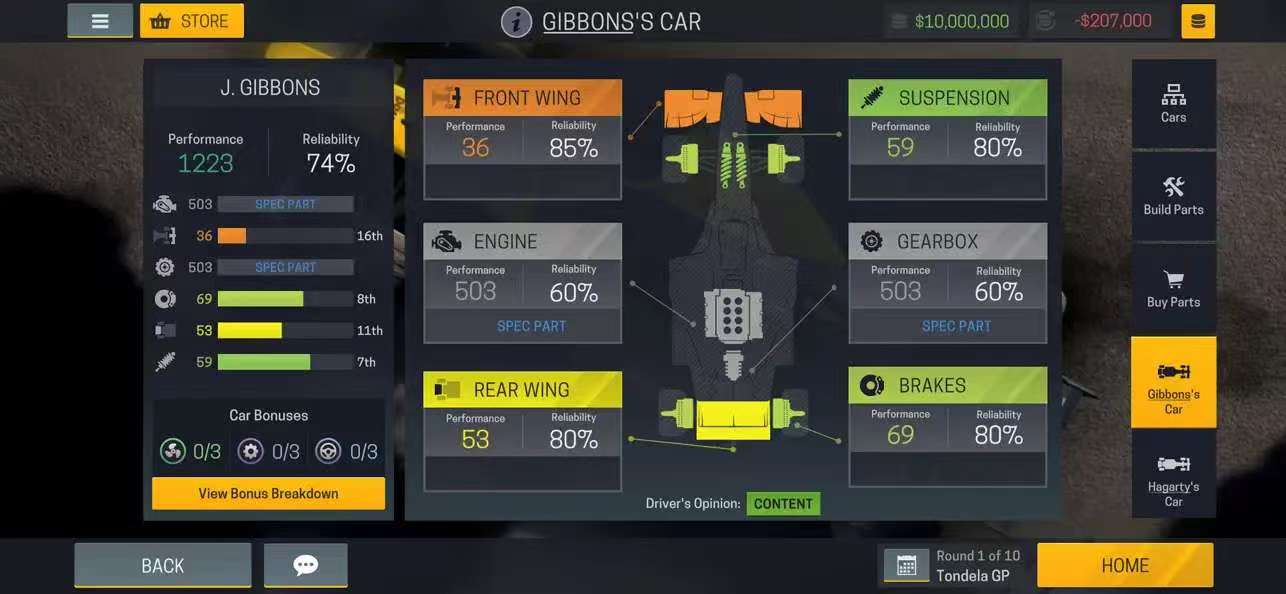Open the Buy Parts tab

(x=1173, y=289)
